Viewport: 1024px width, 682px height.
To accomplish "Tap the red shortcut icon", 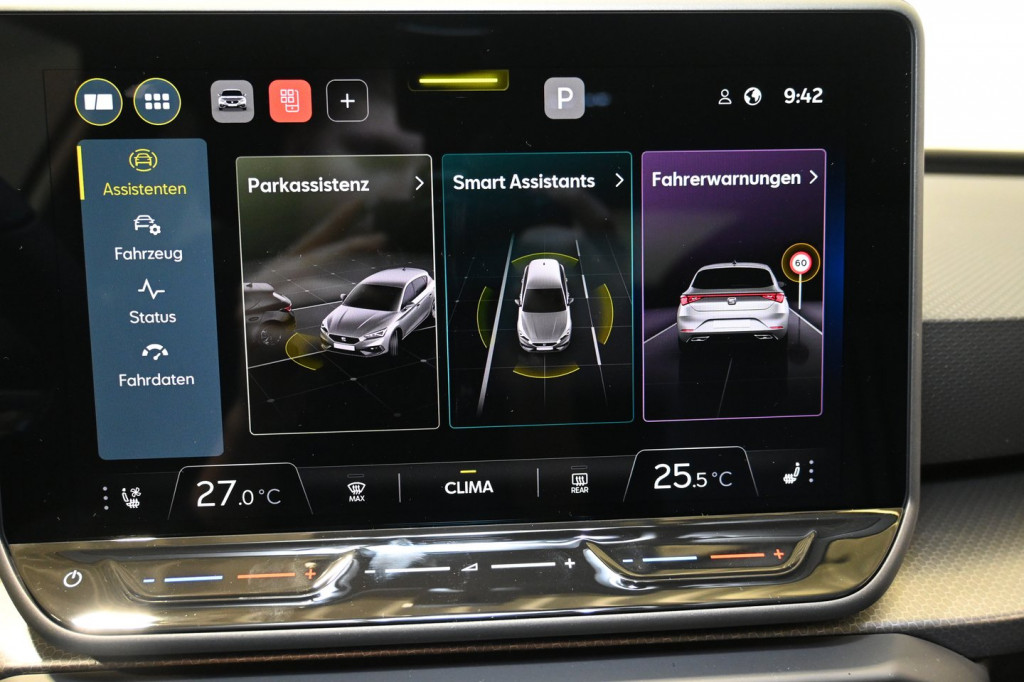I will [290, 101].
